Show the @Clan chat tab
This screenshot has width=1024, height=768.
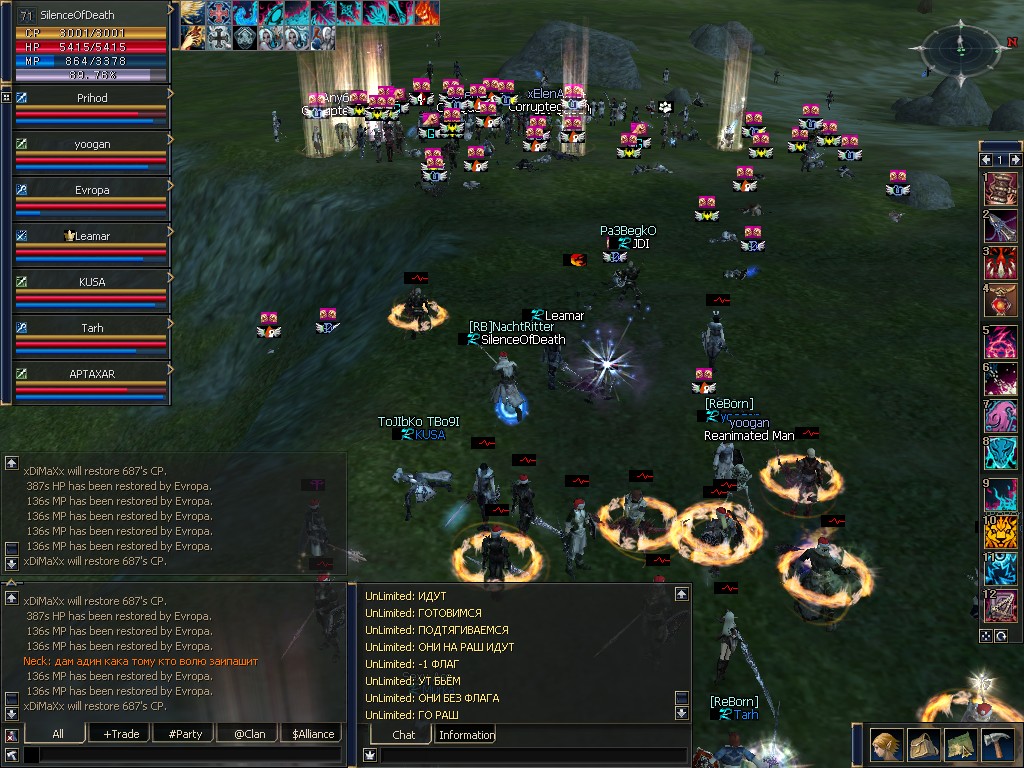tap(249, 734)
